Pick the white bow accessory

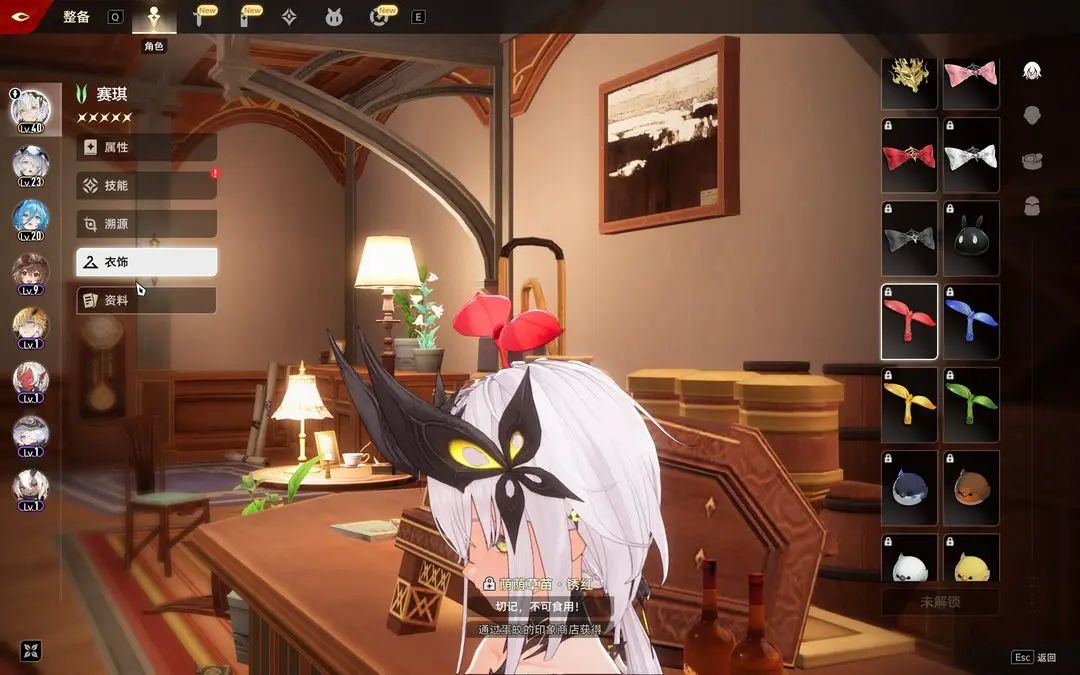971,155
